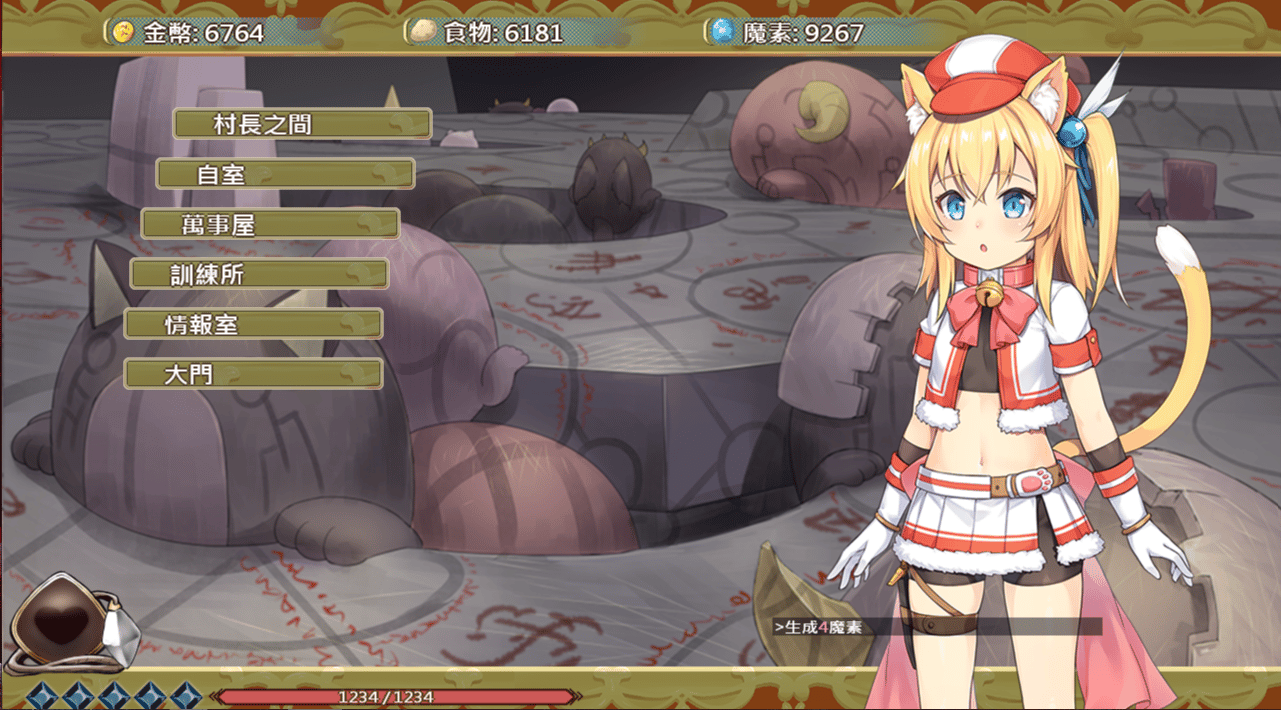
Task: Open the 萬事屋 shop
Action: 270,224
